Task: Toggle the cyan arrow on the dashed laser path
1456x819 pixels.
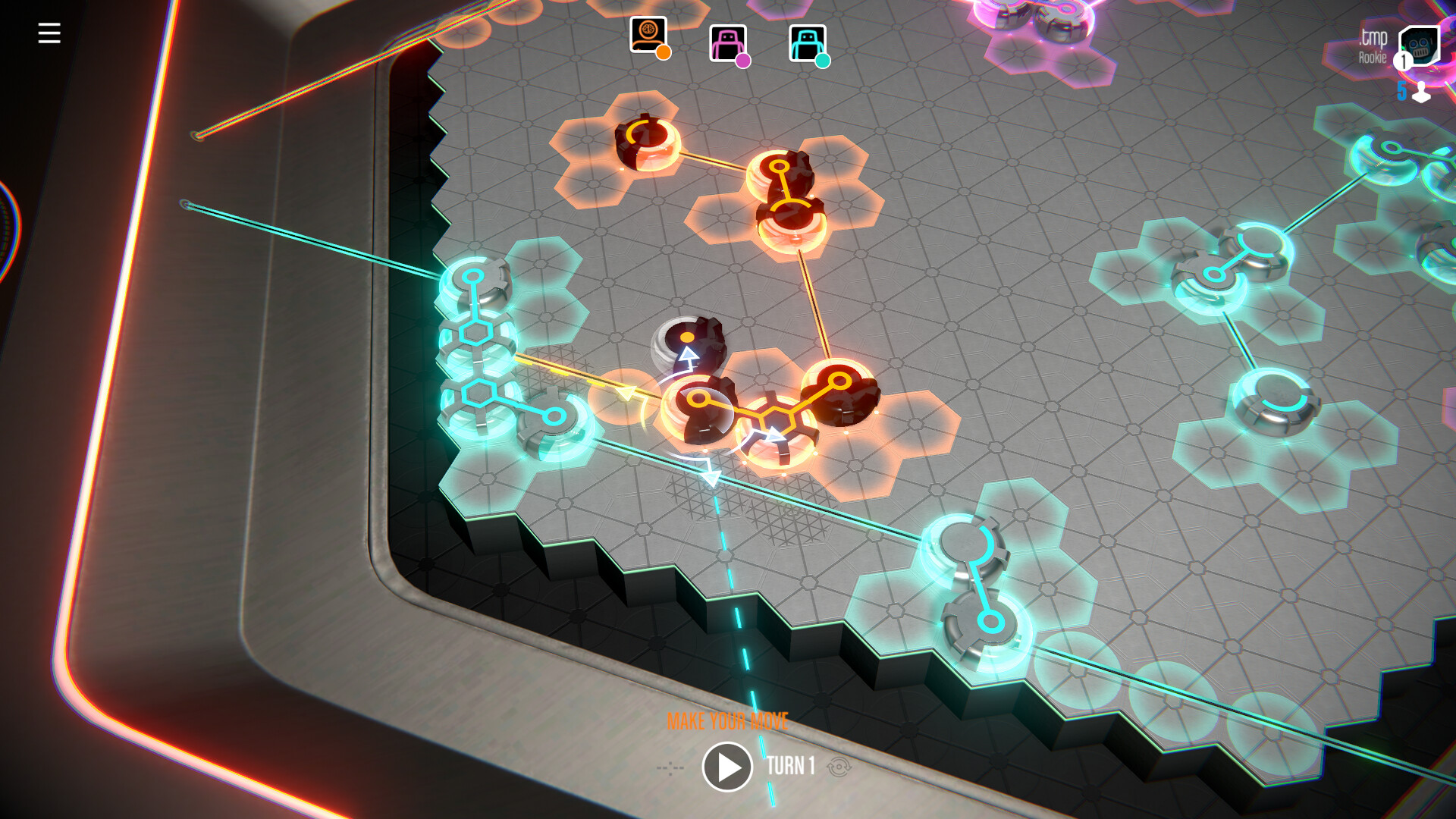Action: pos(711,479)
